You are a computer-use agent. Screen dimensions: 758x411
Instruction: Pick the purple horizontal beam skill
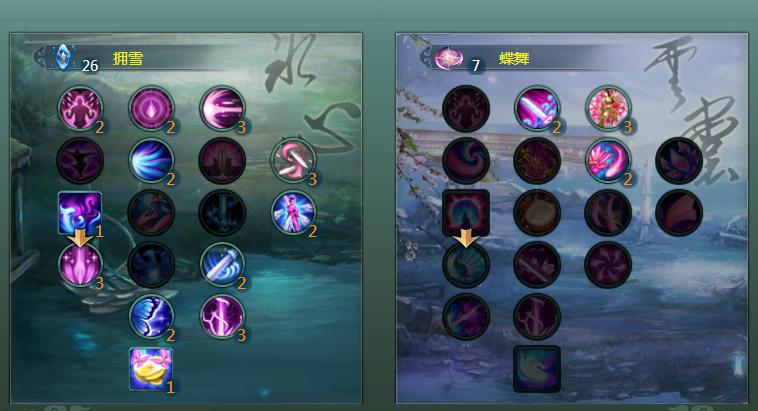pyautogui.click(x=222, y=108)
